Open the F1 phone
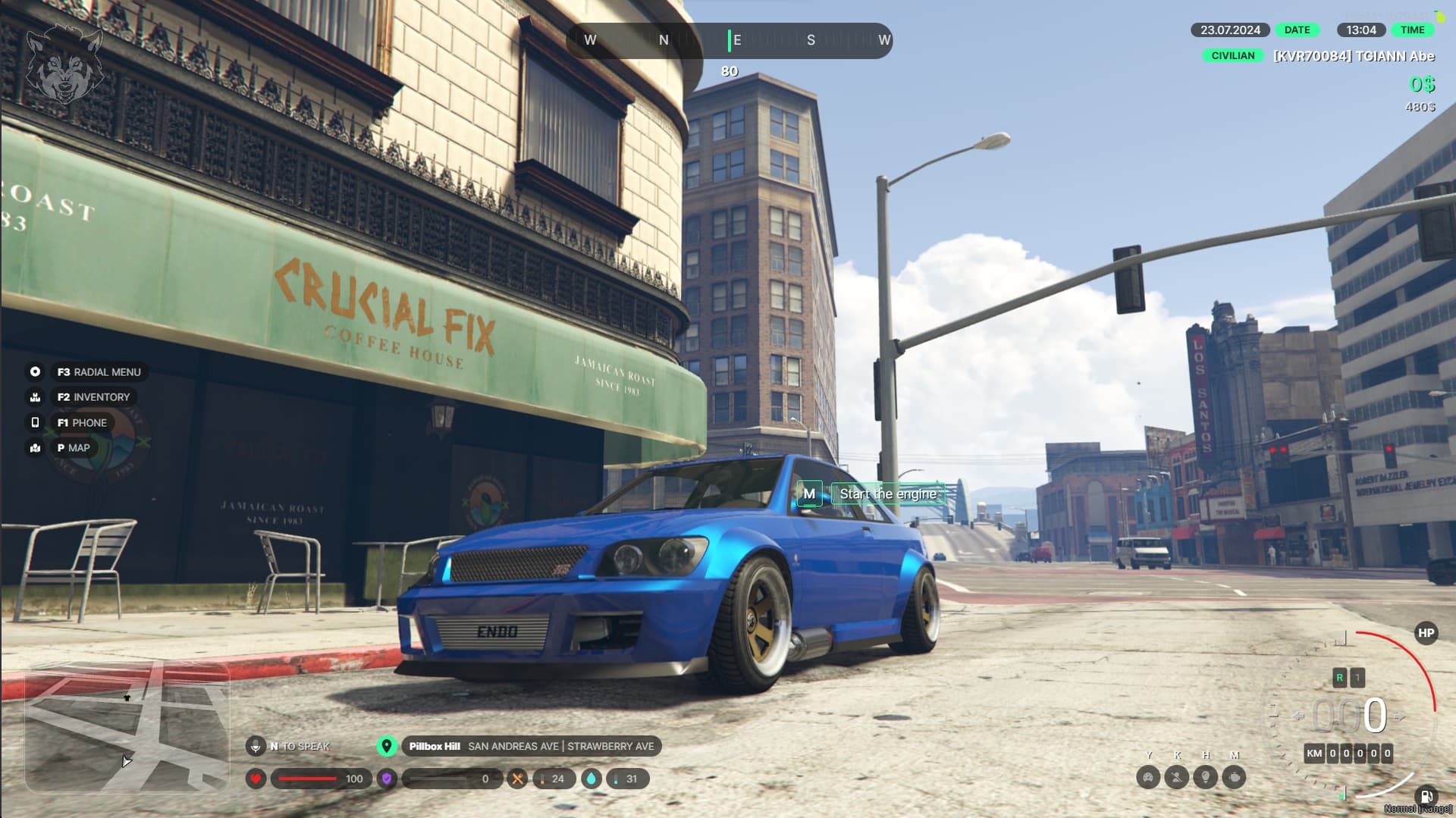 tap(83, 422)
